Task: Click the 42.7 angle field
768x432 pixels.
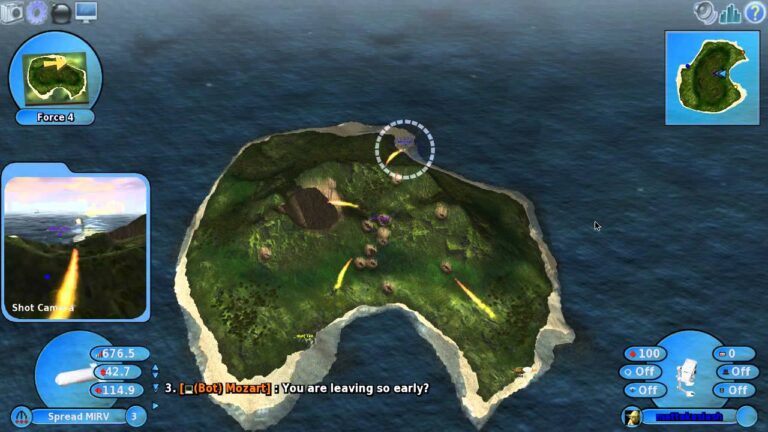Action: point(121,372)
